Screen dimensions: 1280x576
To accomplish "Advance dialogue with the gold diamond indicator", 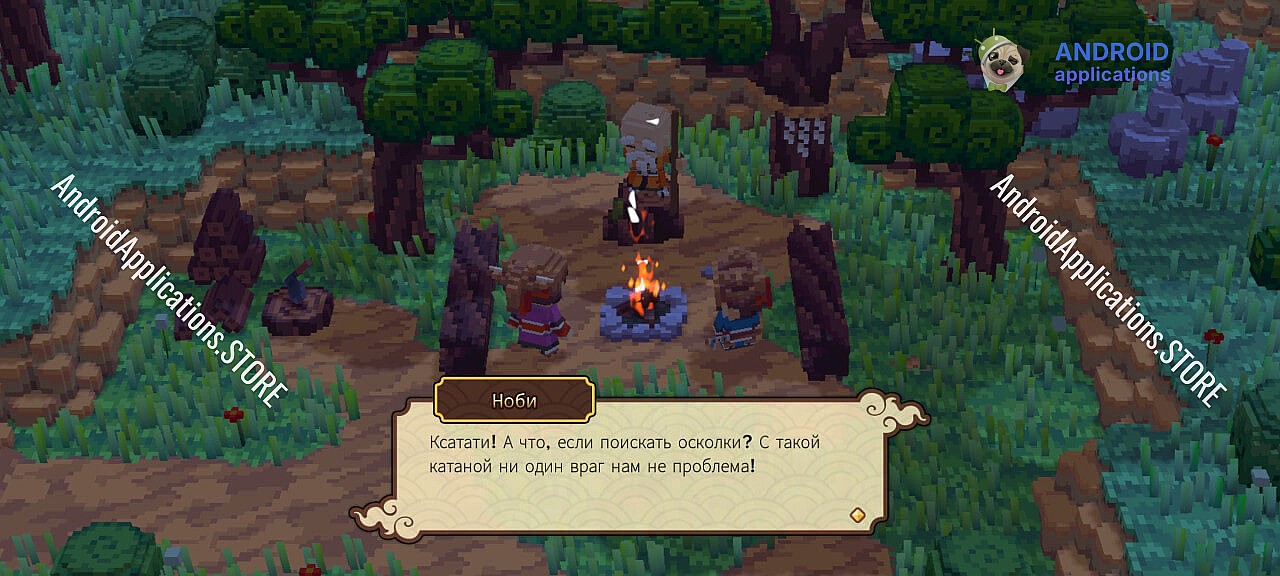I will 856,514.
